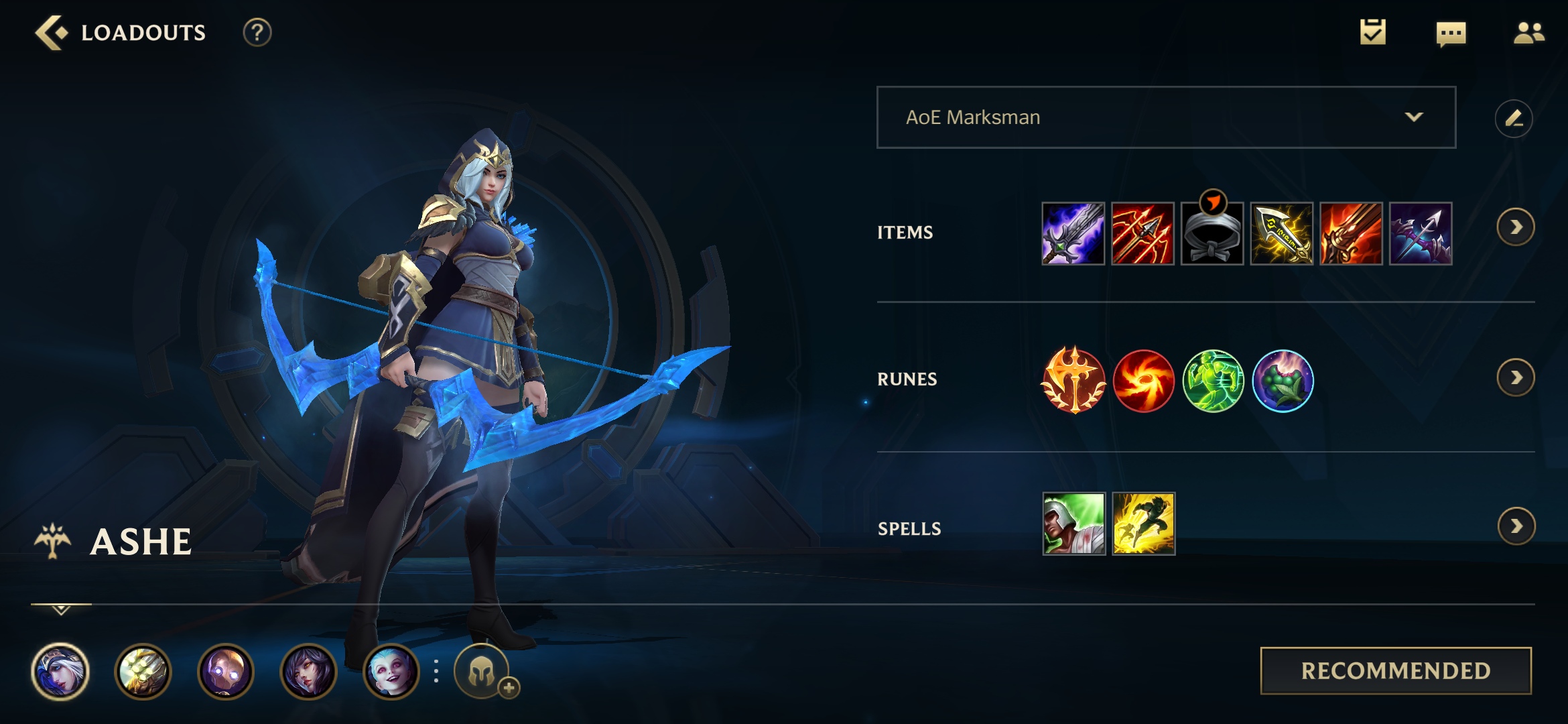Viewport: 1568px width, 724px height.
Task: Choose the red swirl rune
Action: pyautogui.click(x=1143, y=381)
